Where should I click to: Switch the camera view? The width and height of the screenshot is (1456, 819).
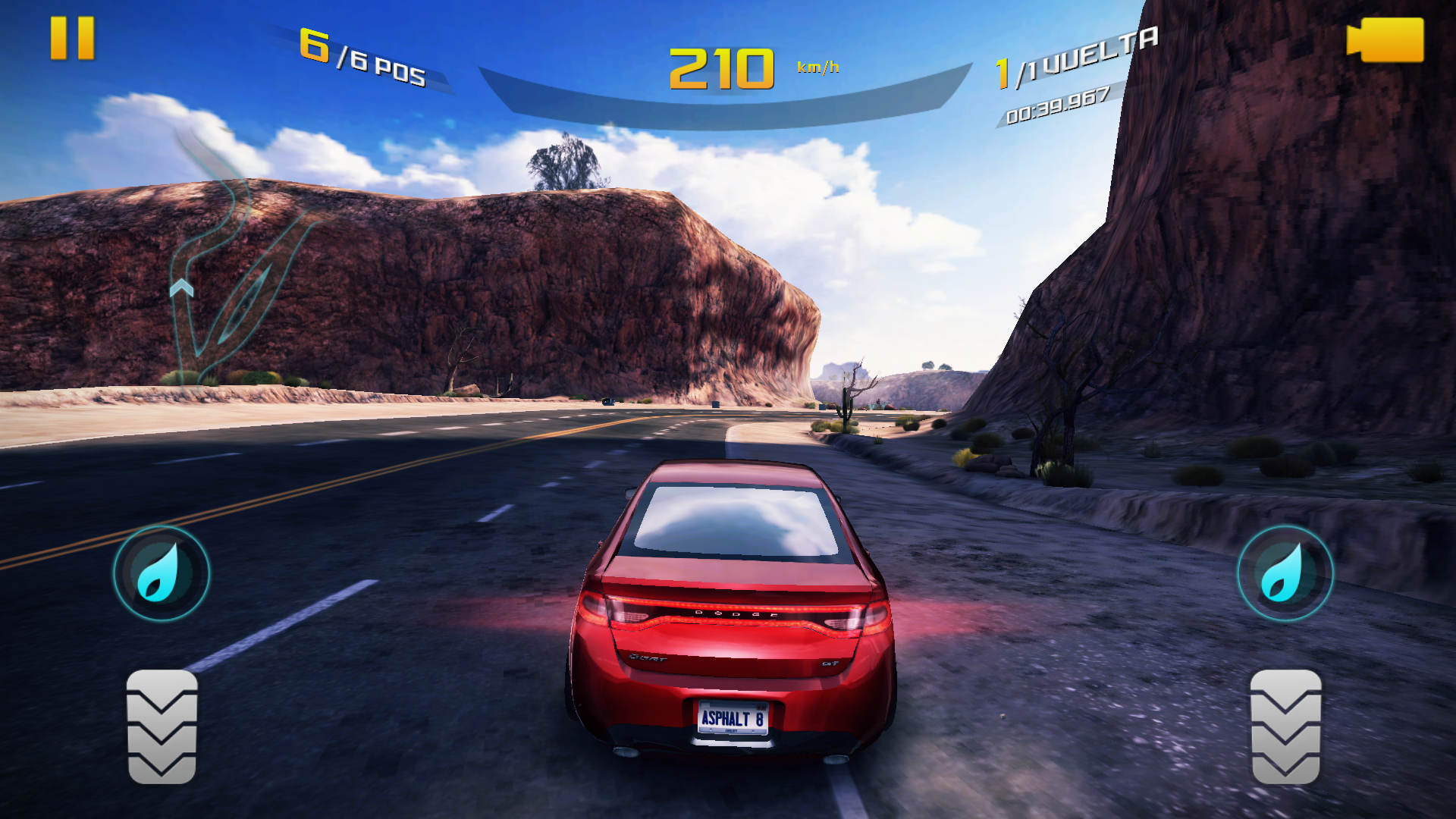coord(1385,40)
